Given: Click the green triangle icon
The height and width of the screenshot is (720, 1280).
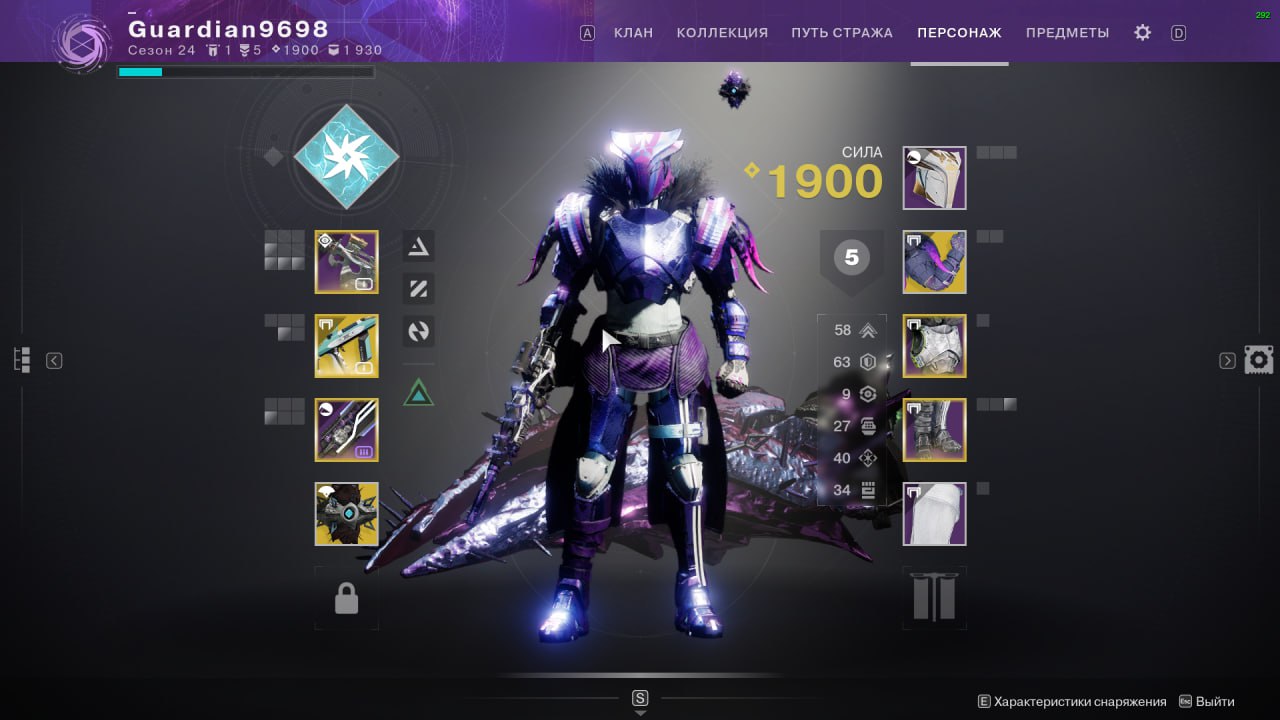Looking at the screenshot, I should 418,392.
